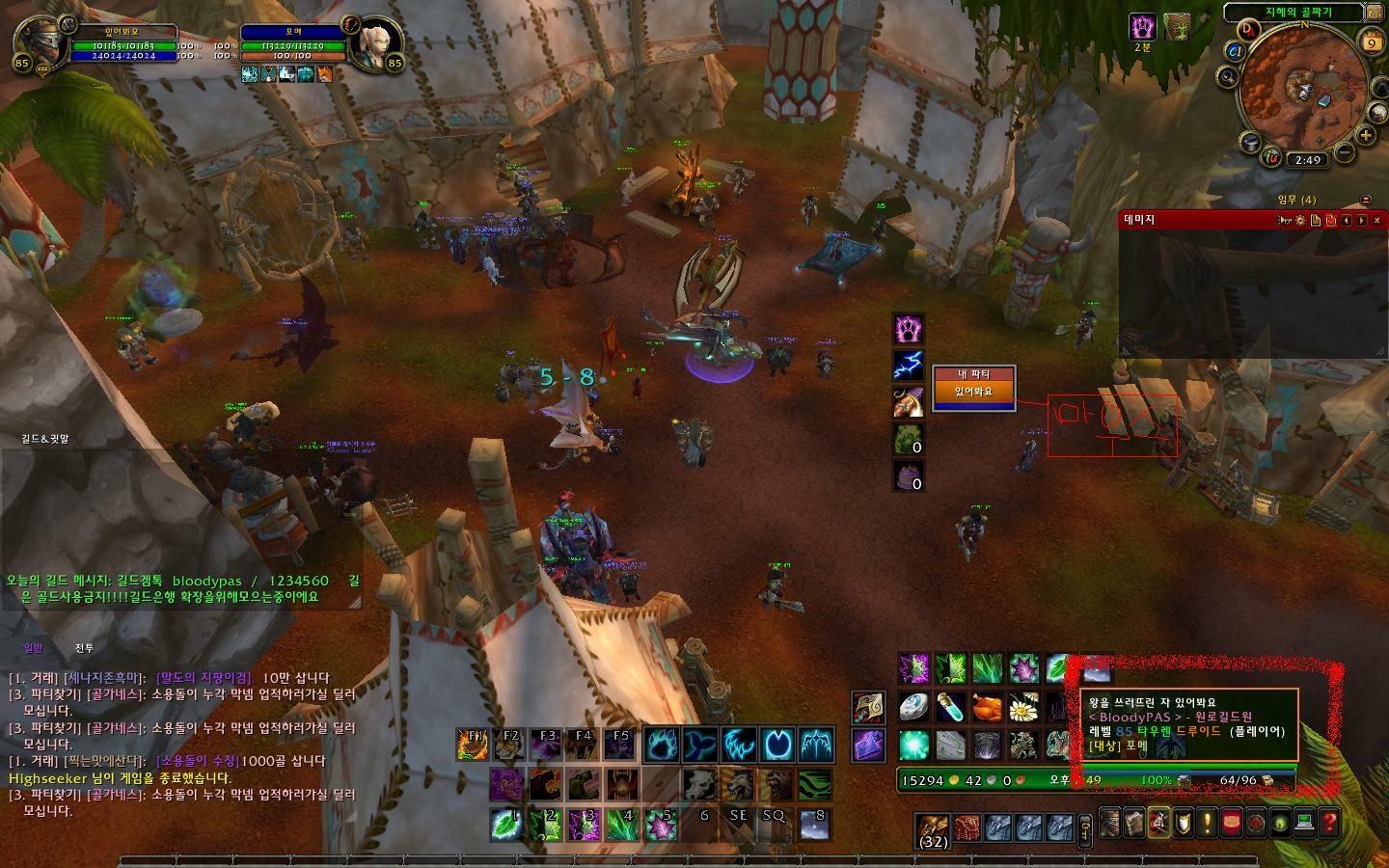Open the red question mark help button
Image resolution: width=1389 pixels, height=868 pixels.
tap(1329, 823)
